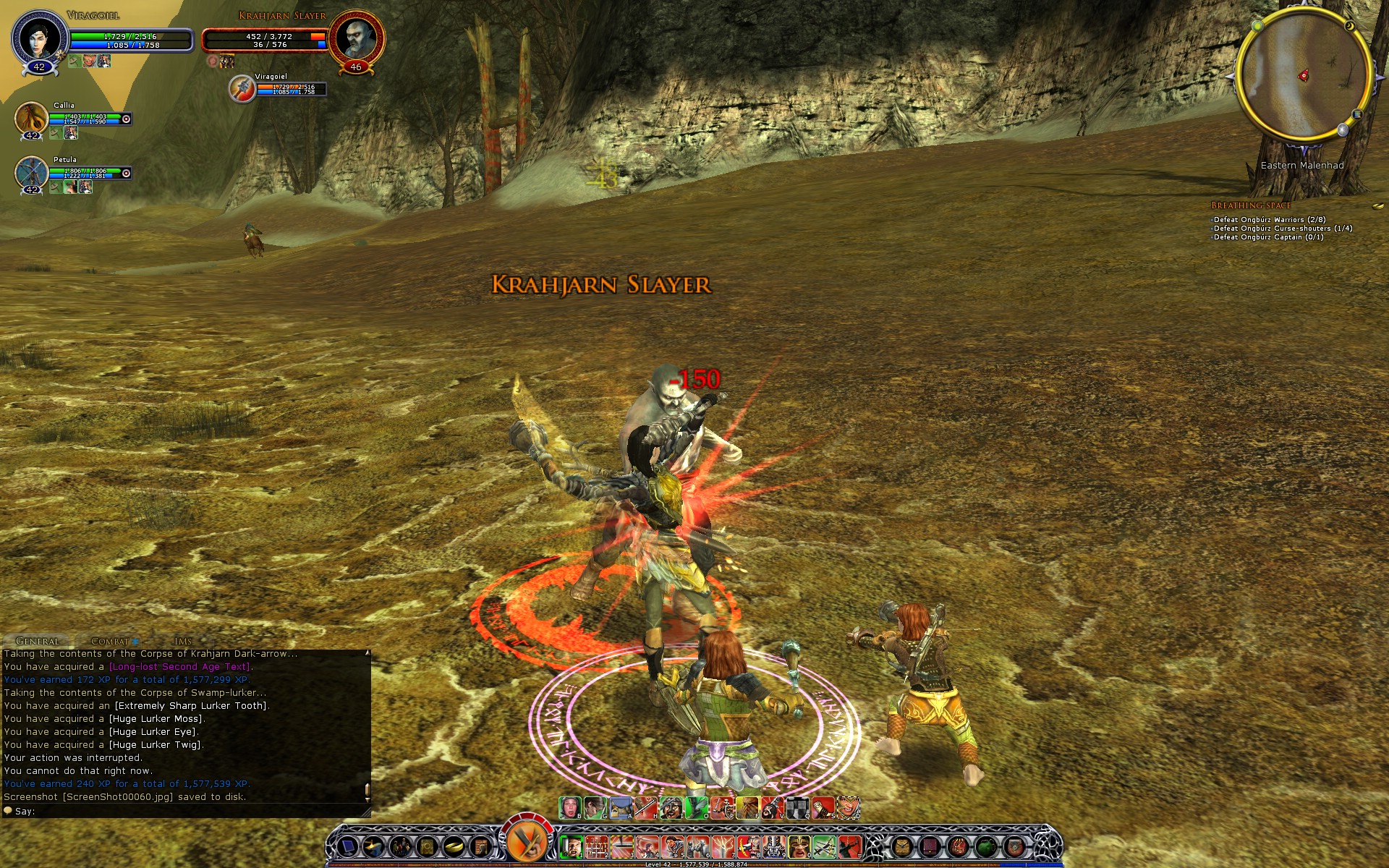Click the mace icon next to Viragoiel's target-of-target bar
This screenshot has height=868, width=1389.
coord(242,89)
